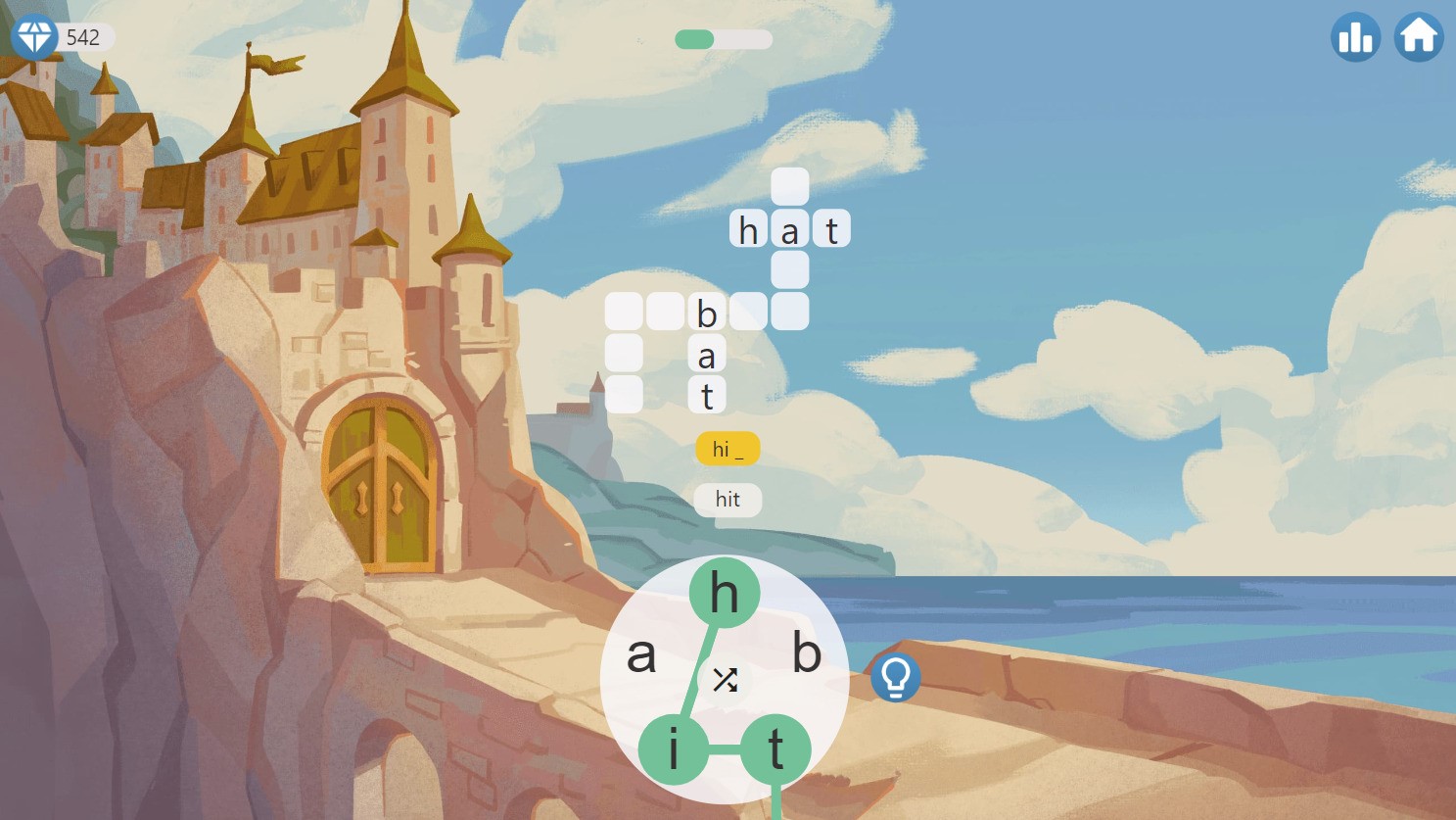
Task: Click the level progress bar
Action: coord(722,41)
